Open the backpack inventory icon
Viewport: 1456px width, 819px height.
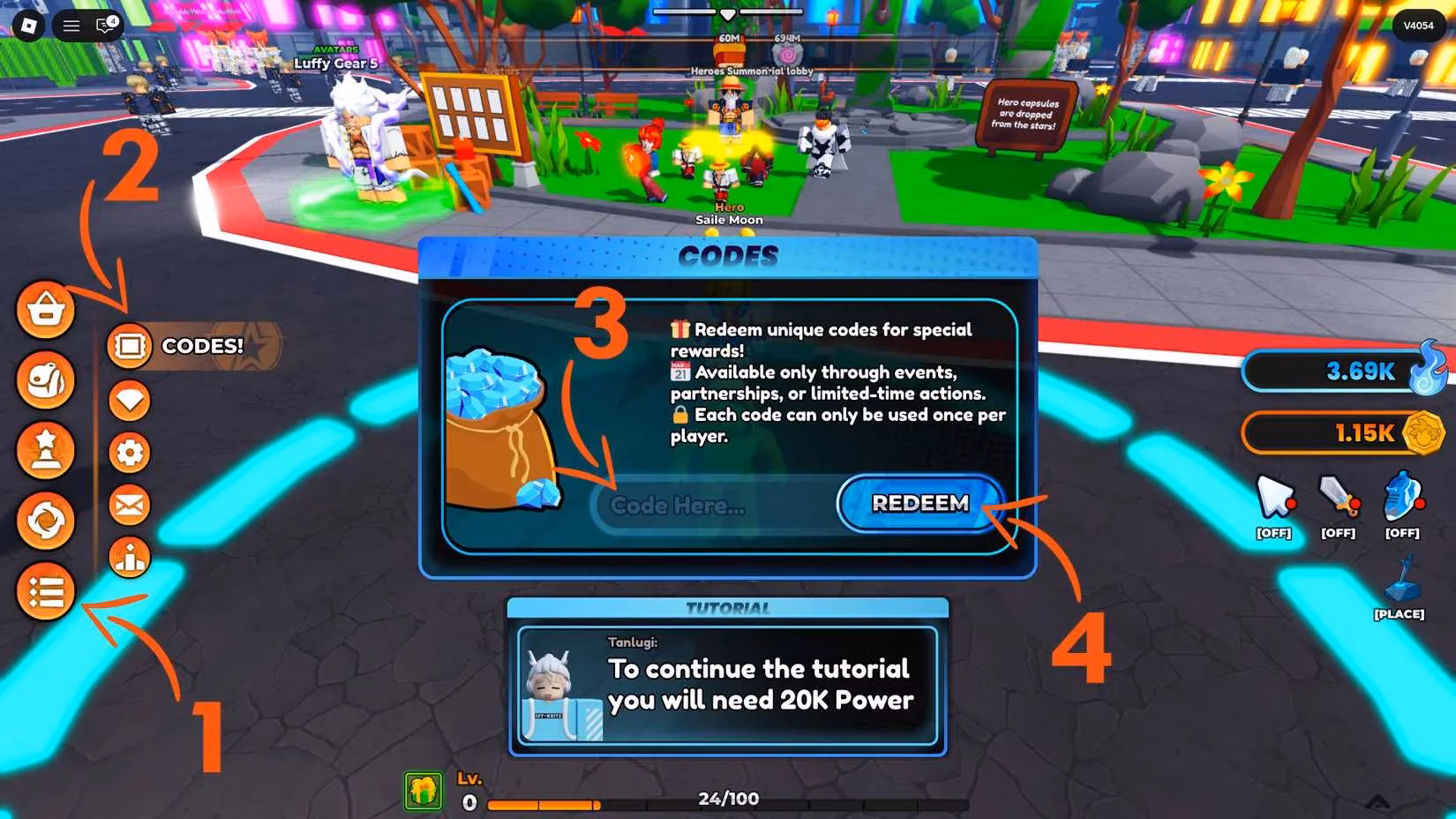[44, 380]
